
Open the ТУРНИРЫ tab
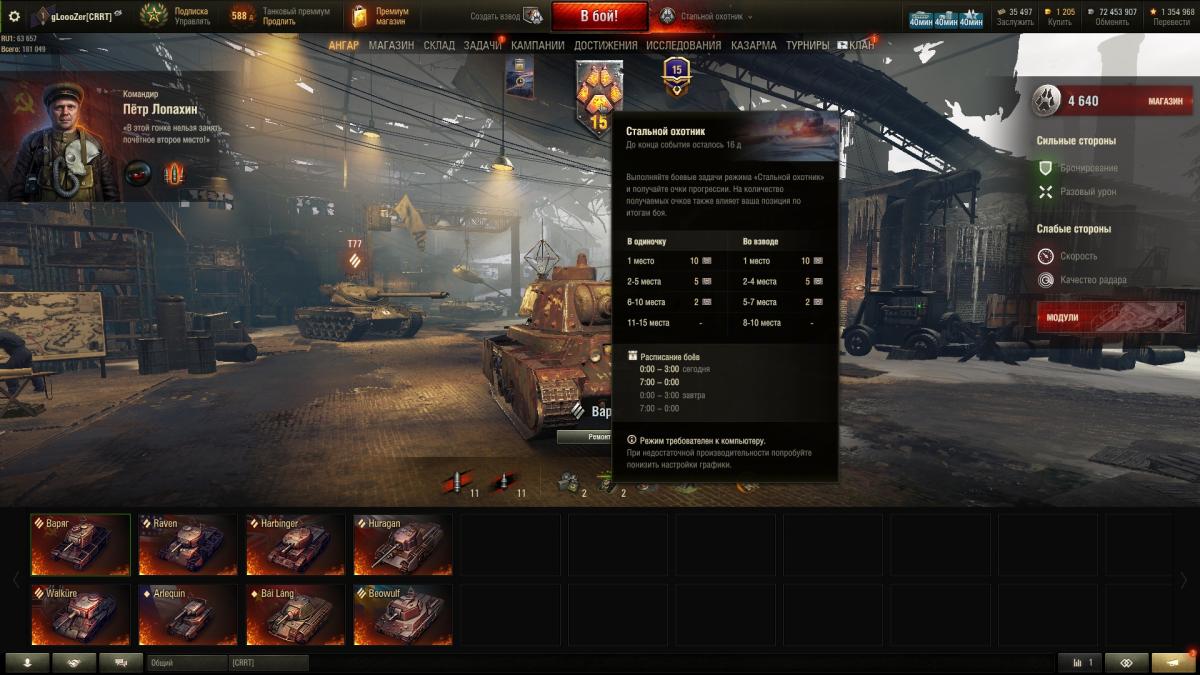(807, 45)
